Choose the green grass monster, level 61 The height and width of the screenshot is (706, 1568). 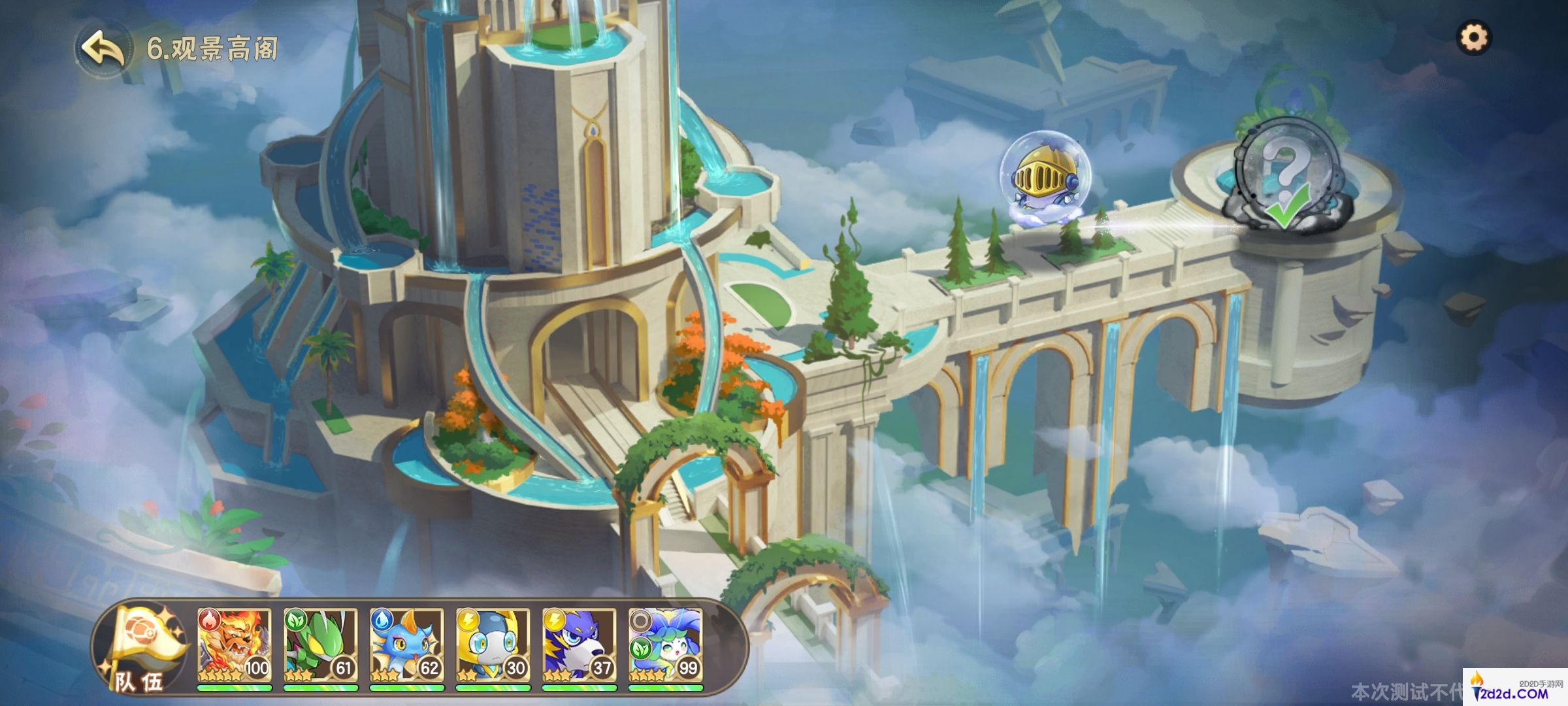click(x=320, y=646)
